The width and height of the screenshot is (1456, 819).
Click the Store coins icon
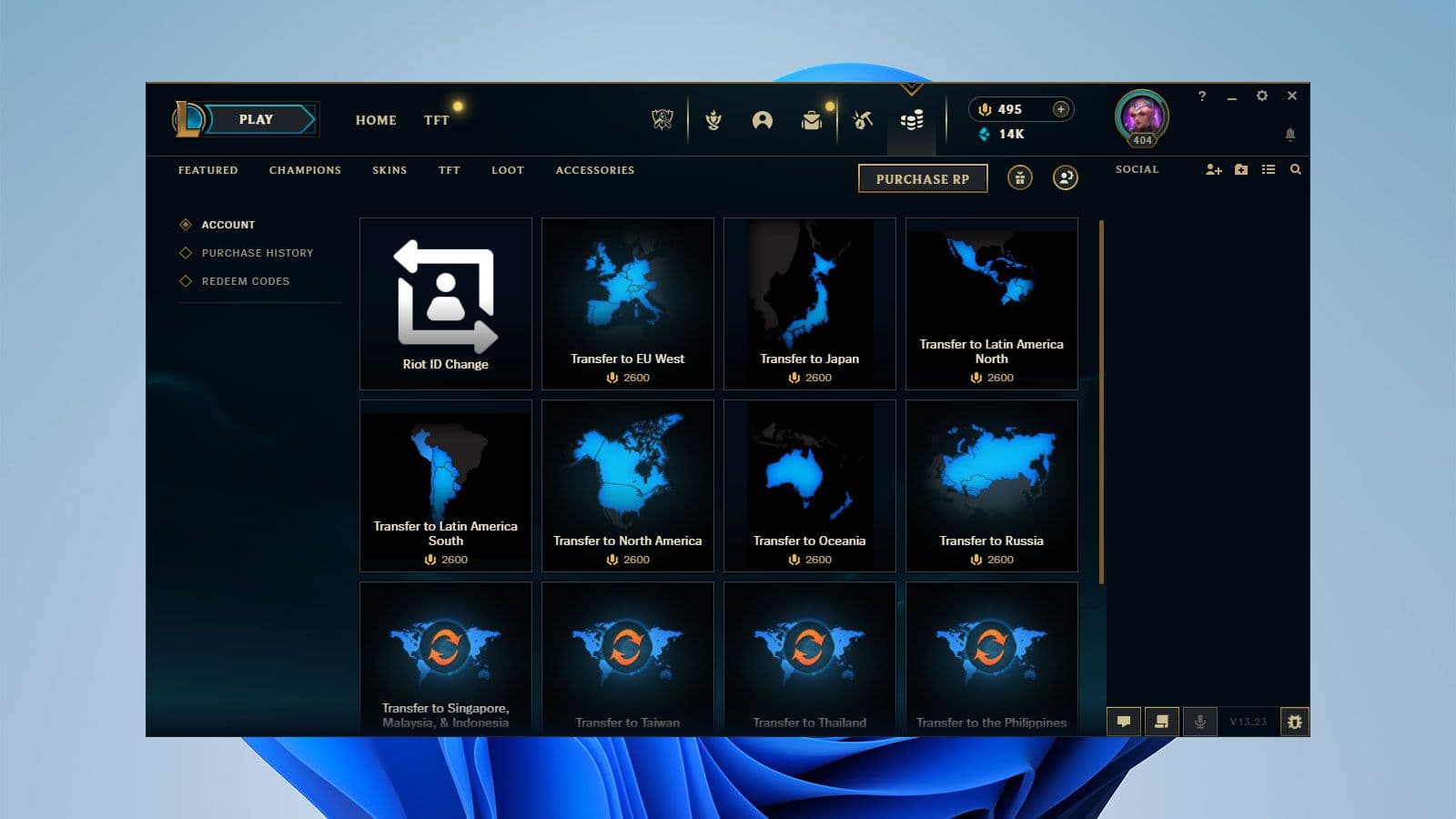tap(913, 119)
